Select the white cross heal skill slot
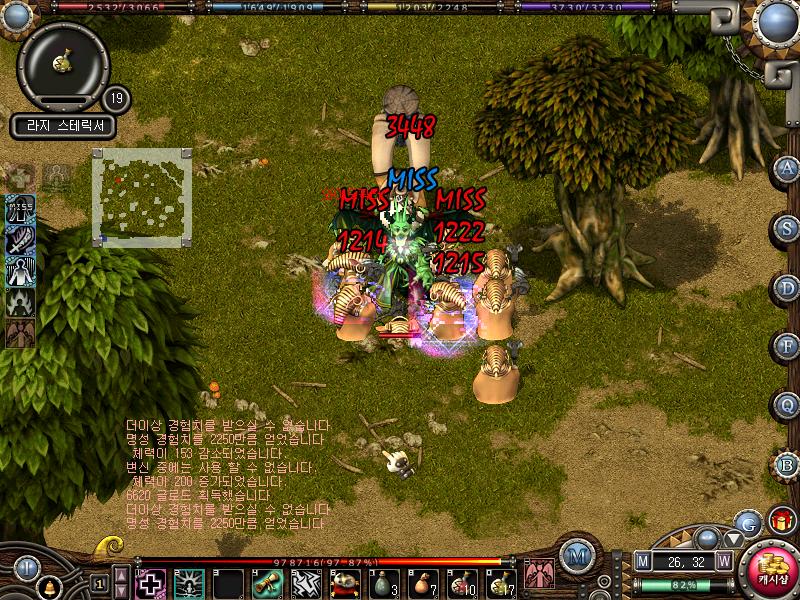Viewport: 800px width, 600px height. click(x=151, y=582)
